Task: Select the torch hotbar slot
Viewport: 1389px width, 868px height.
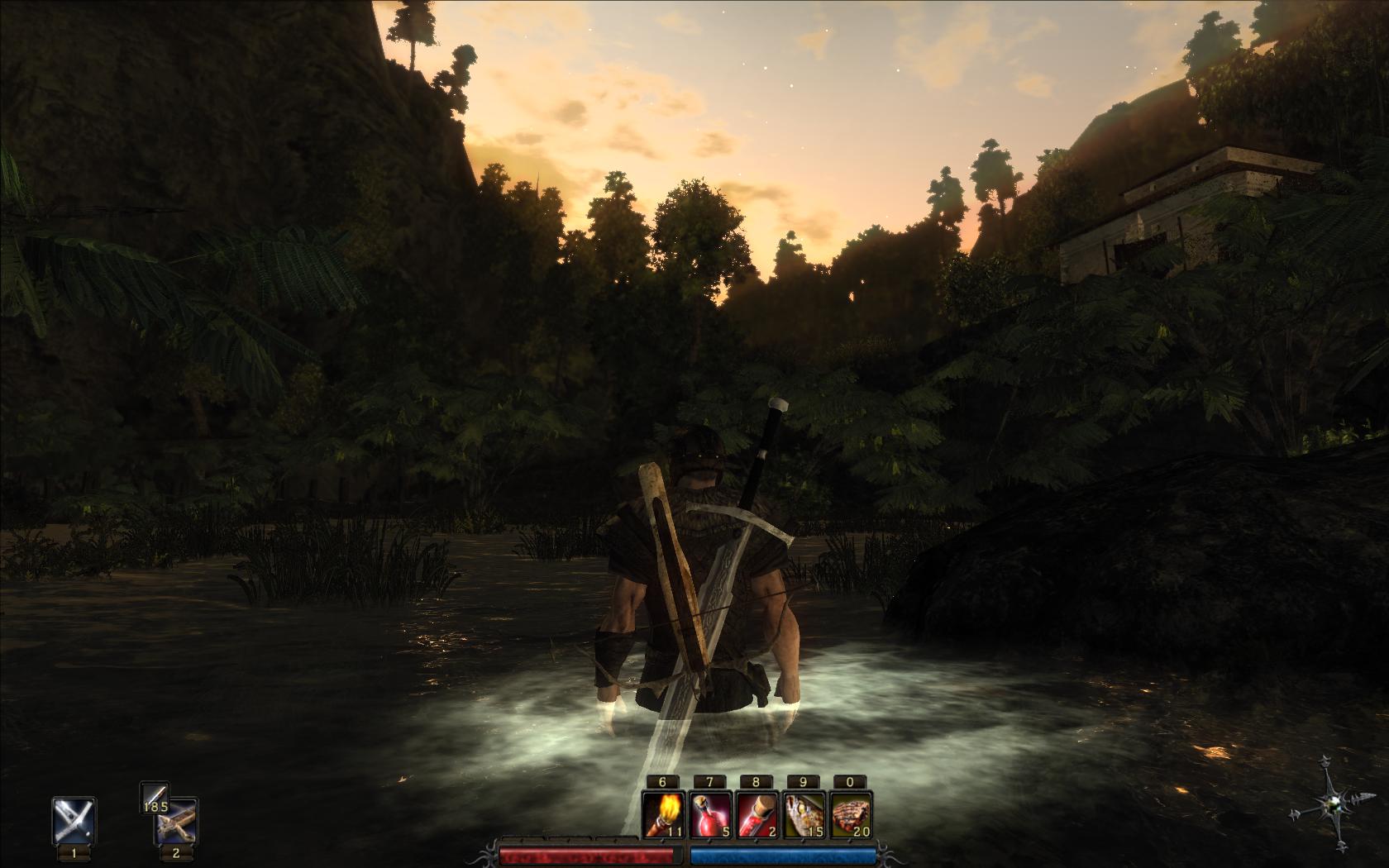Action: [x=663, y=813]
